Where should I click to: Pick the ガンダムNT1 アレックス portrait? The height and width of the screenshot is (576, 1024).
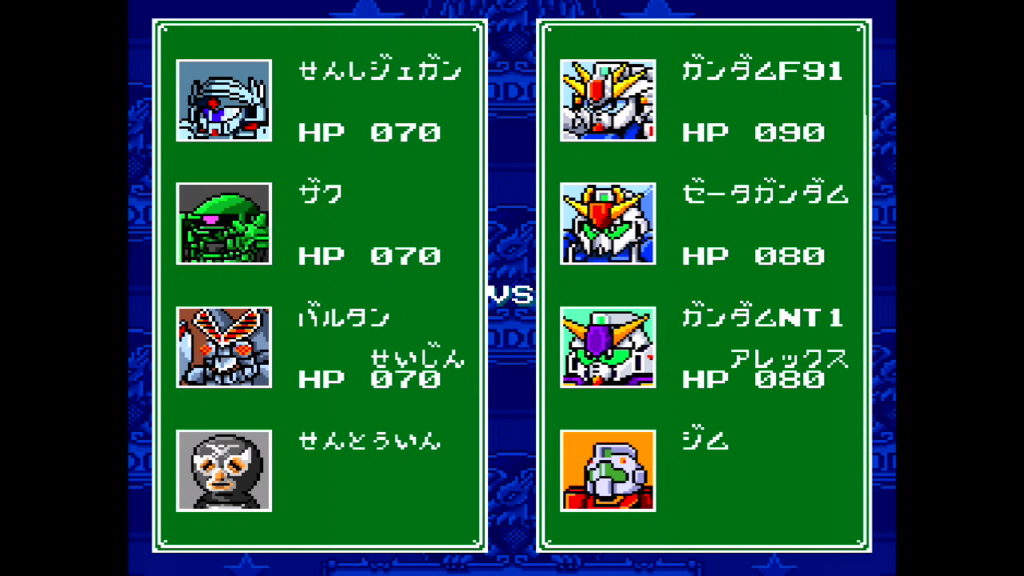pos(608,347)
